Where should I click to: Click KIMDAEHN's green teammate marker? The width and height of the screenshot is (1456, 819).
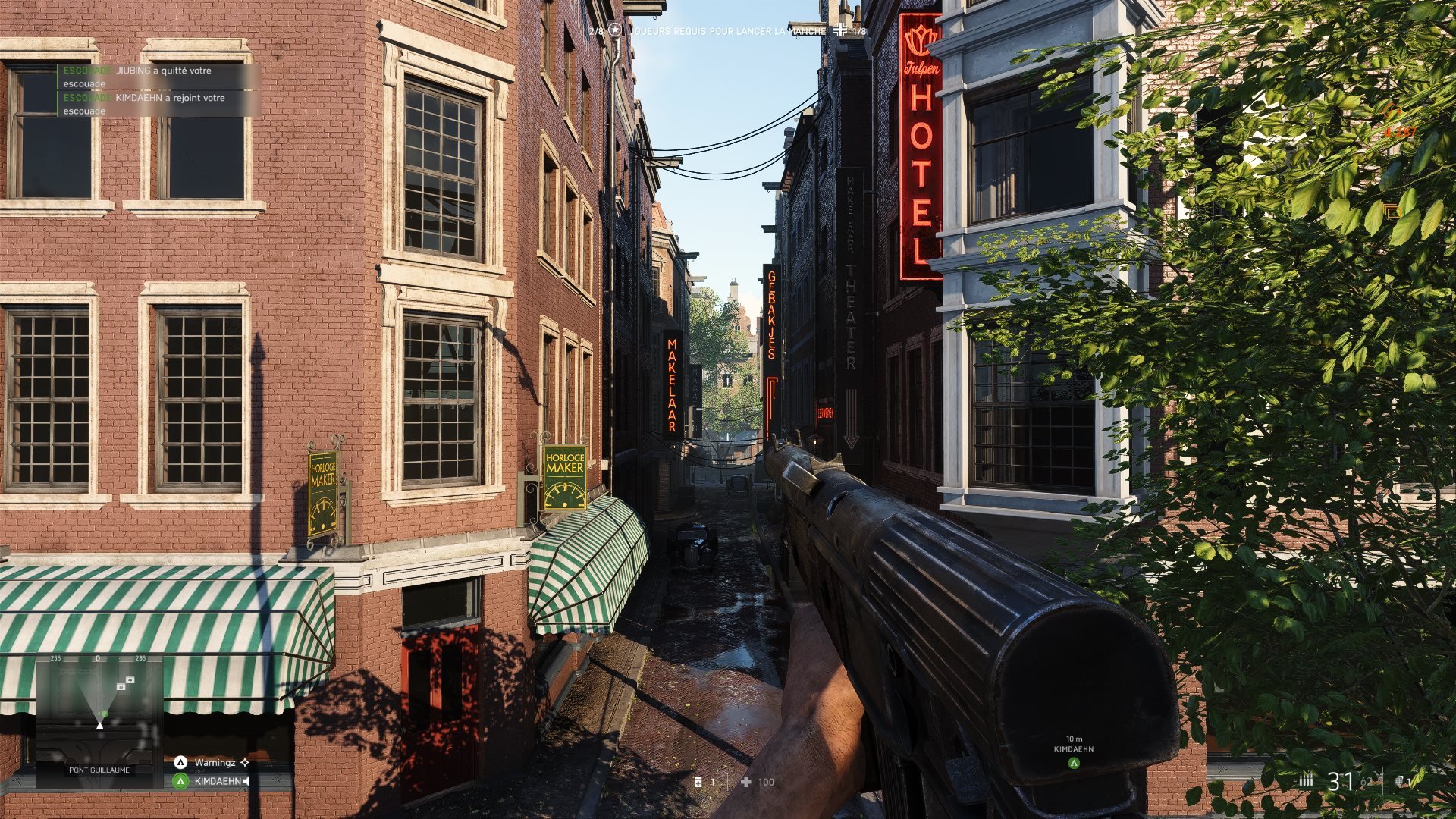(x=1074, y=763)
